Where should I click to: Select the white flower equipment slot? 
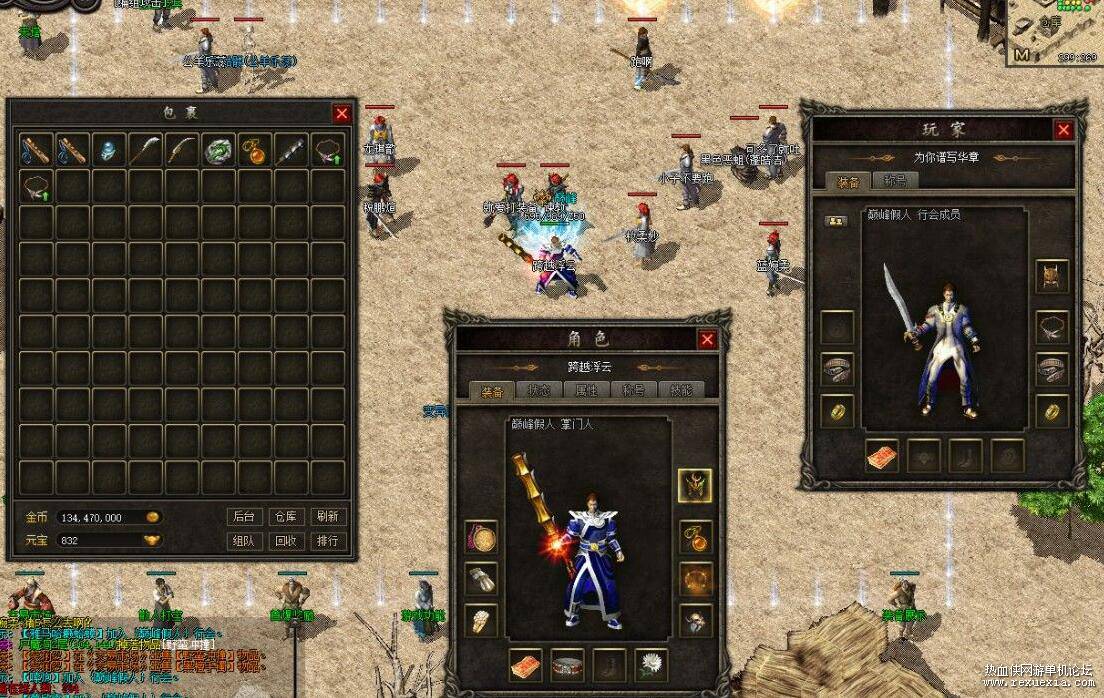pos(653,664)
